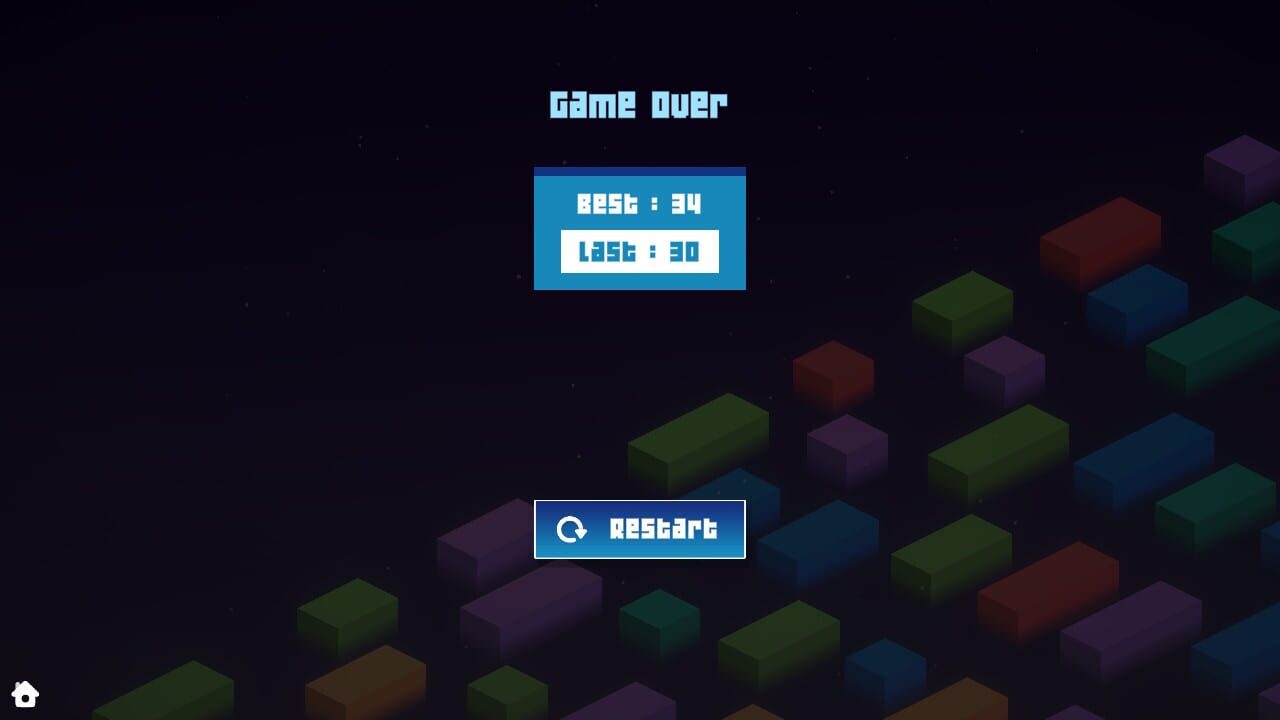Click the blue score panel header bar
Screen dimensions: 1280x720
pos(639,171)
